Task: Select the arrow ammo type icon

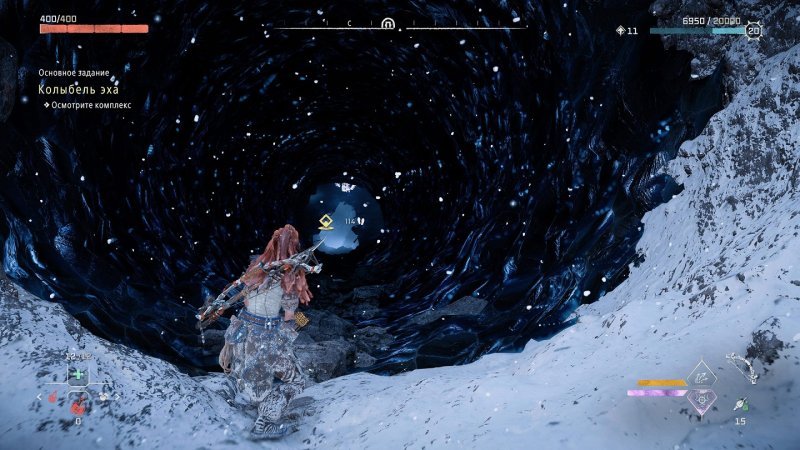Action: pos(741,403)
